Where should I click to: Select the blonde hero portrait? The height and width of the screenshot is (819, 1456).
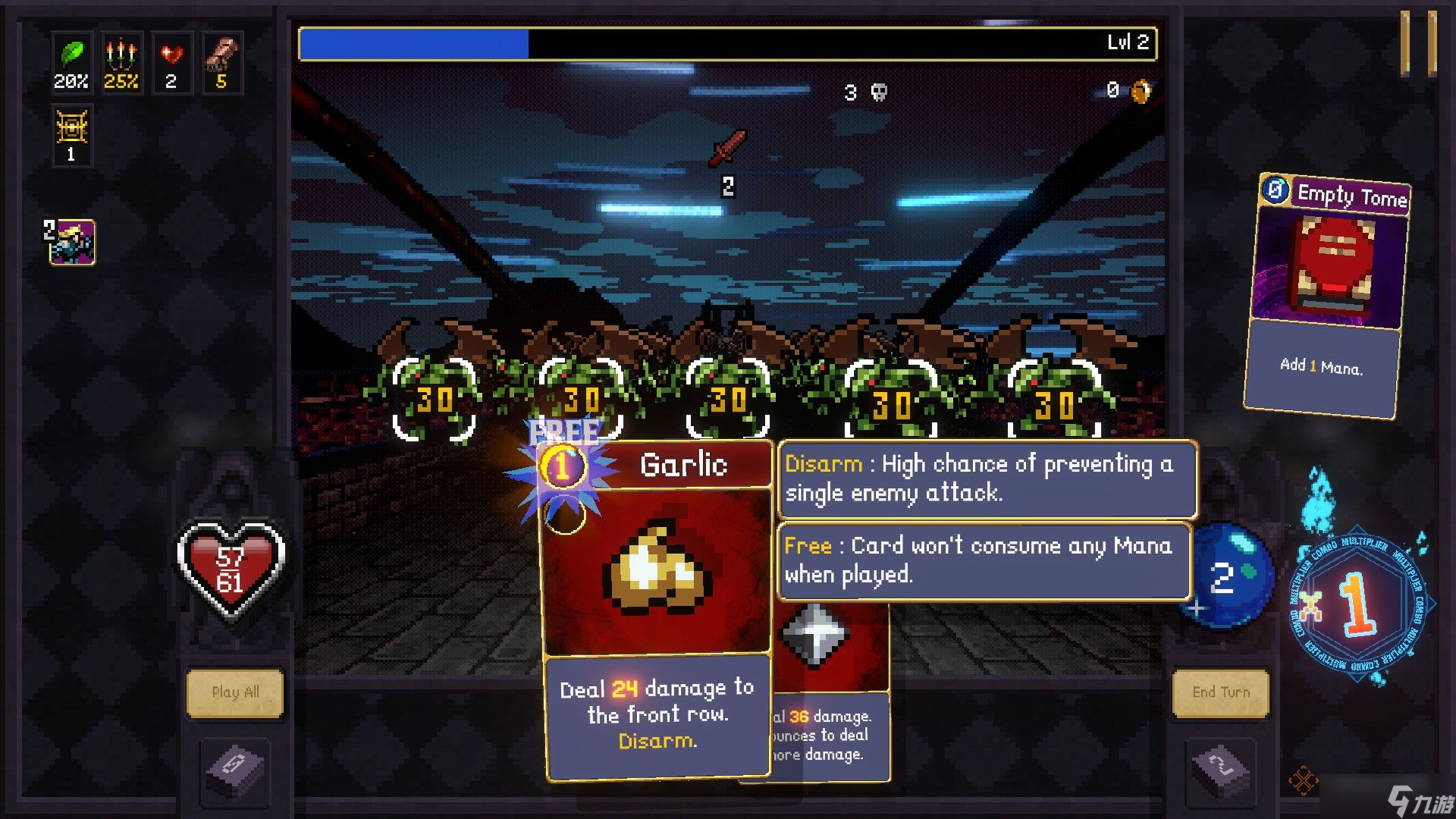point(73,243)
